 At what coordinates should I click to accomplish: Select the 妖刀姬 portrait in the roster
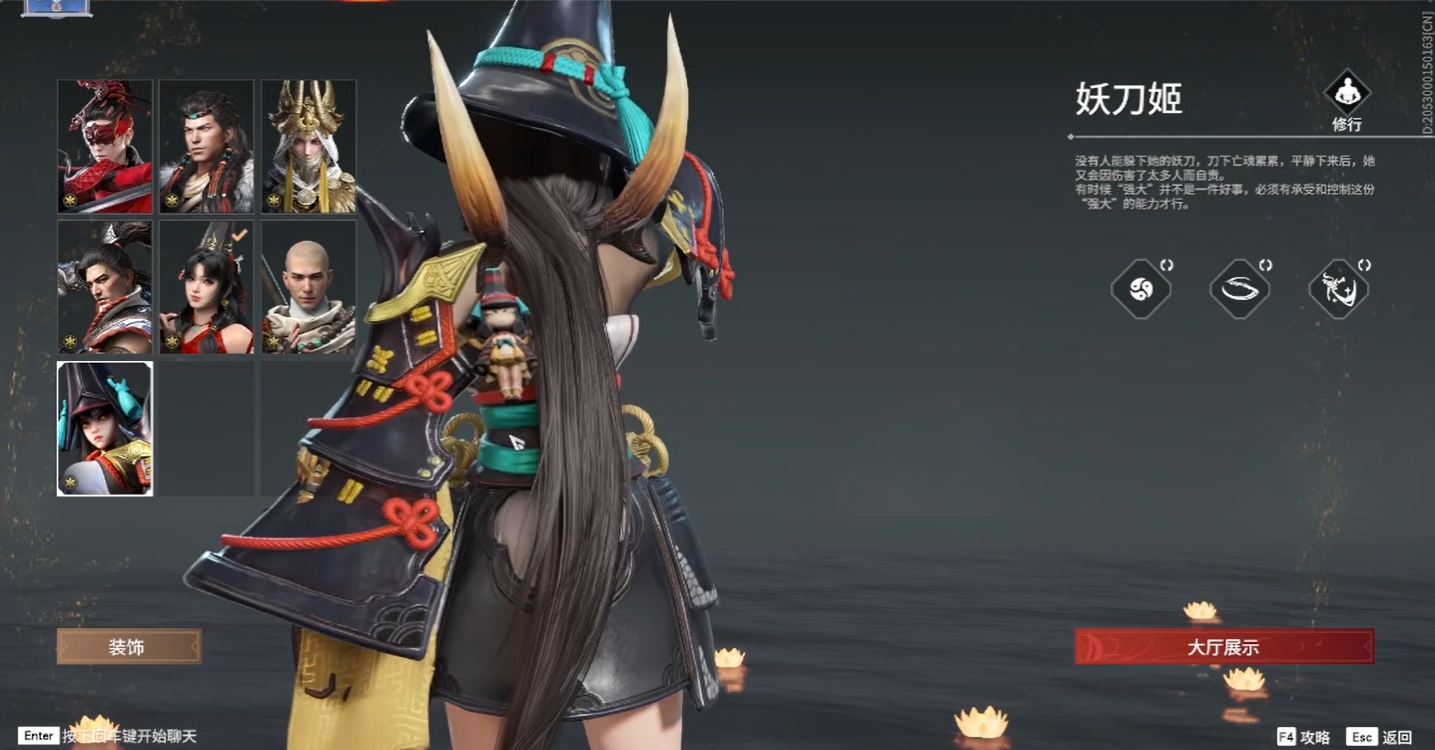pyautogui.click(x=104, y=428)
